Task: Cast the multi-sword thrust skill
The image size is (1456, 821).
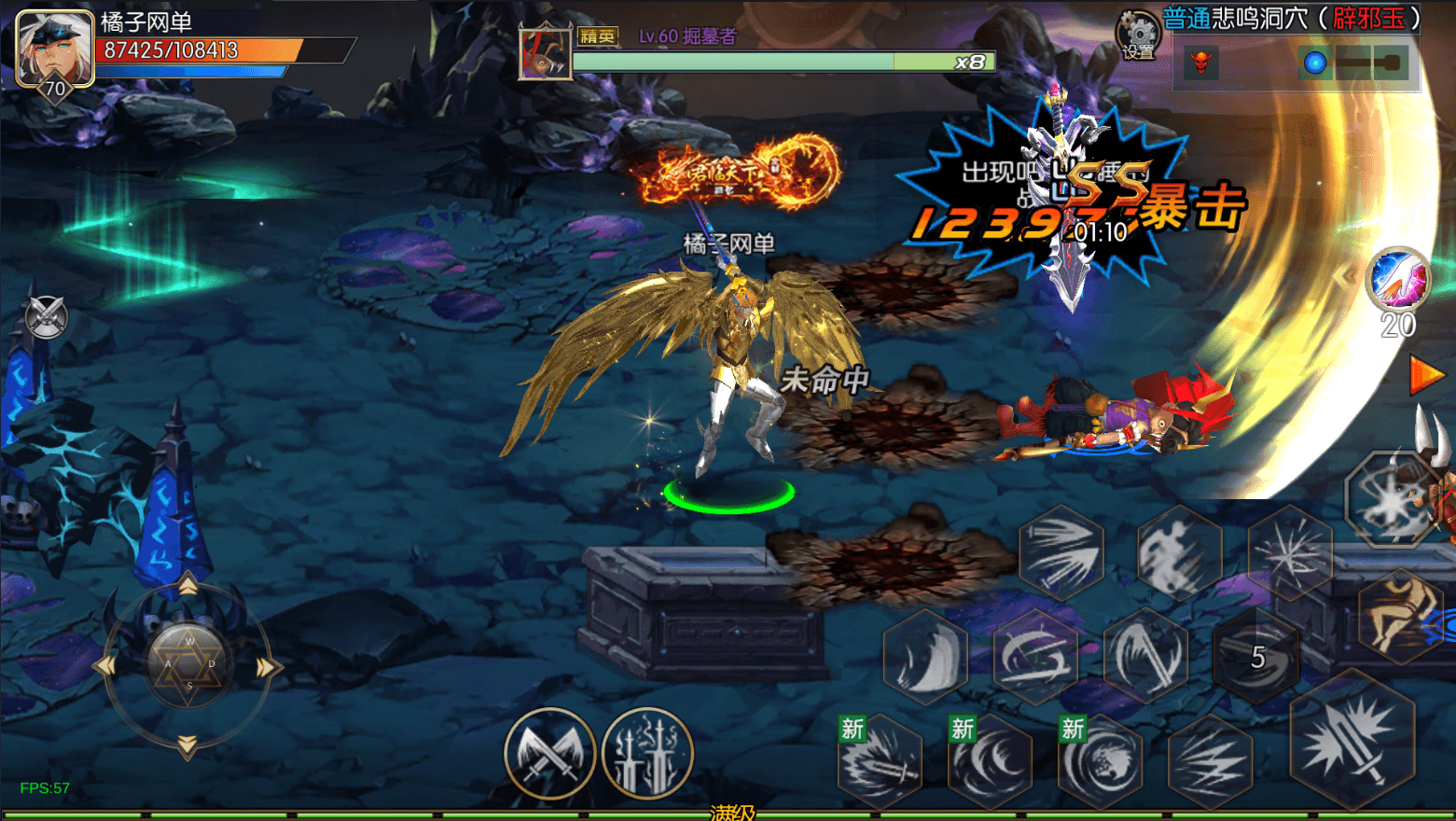Action: tap(1061, 550)
